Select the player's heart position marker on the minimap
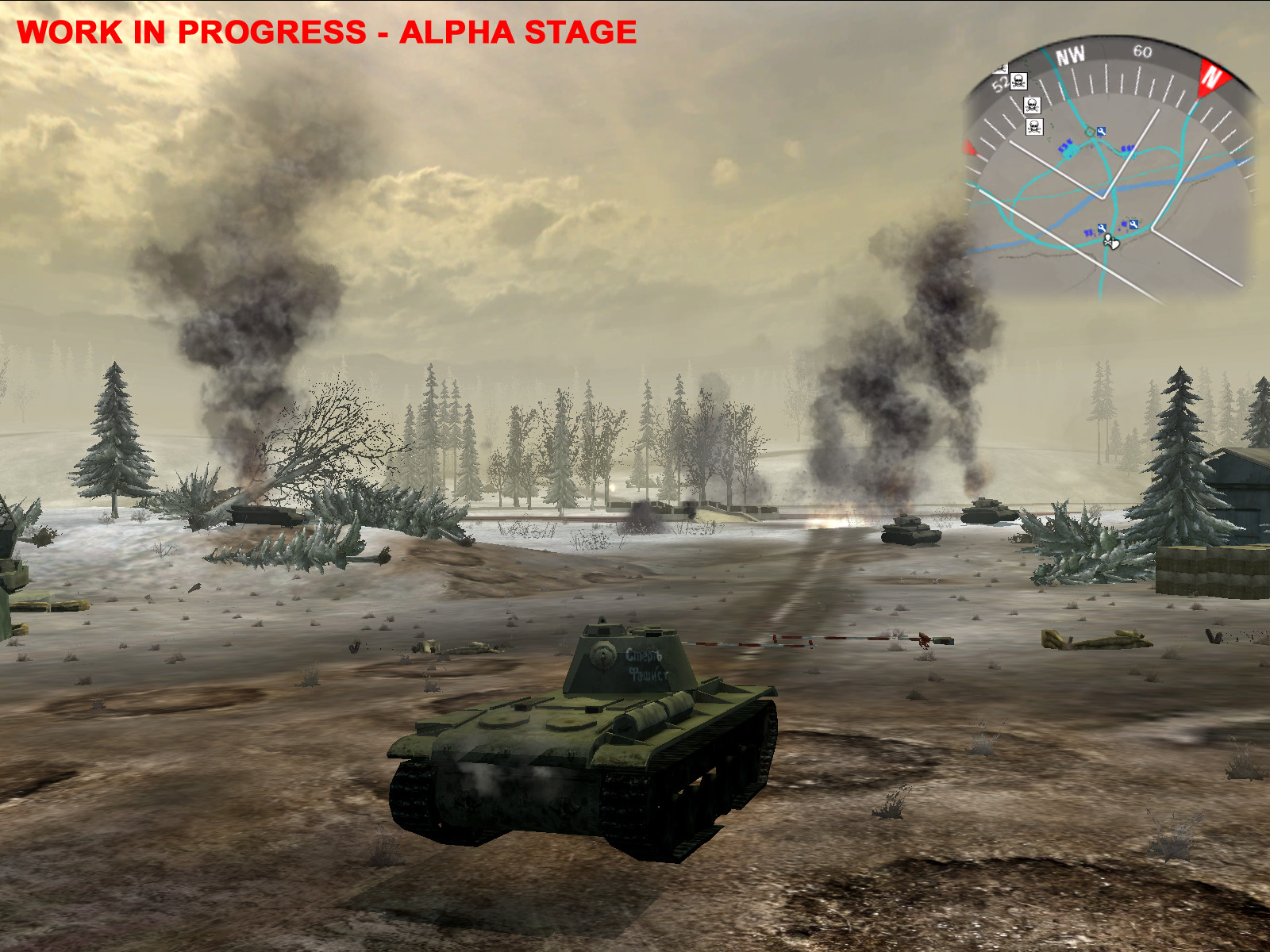This screenshot has width=1270, height=952. point(1115,245)
